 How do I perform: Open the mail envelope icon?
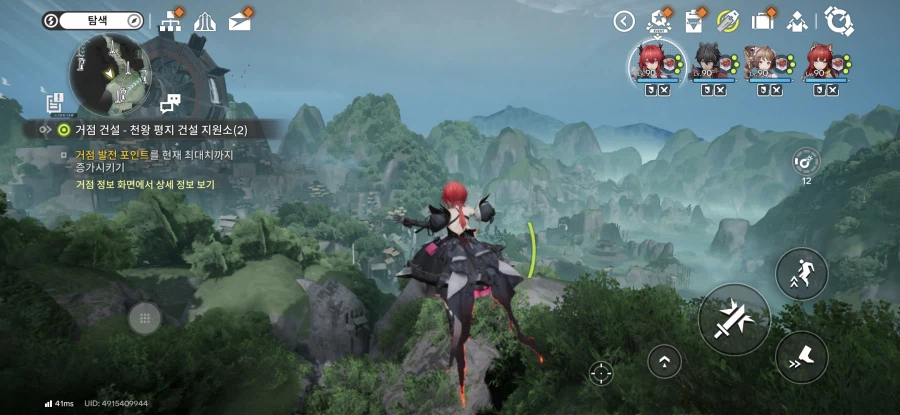239,20
